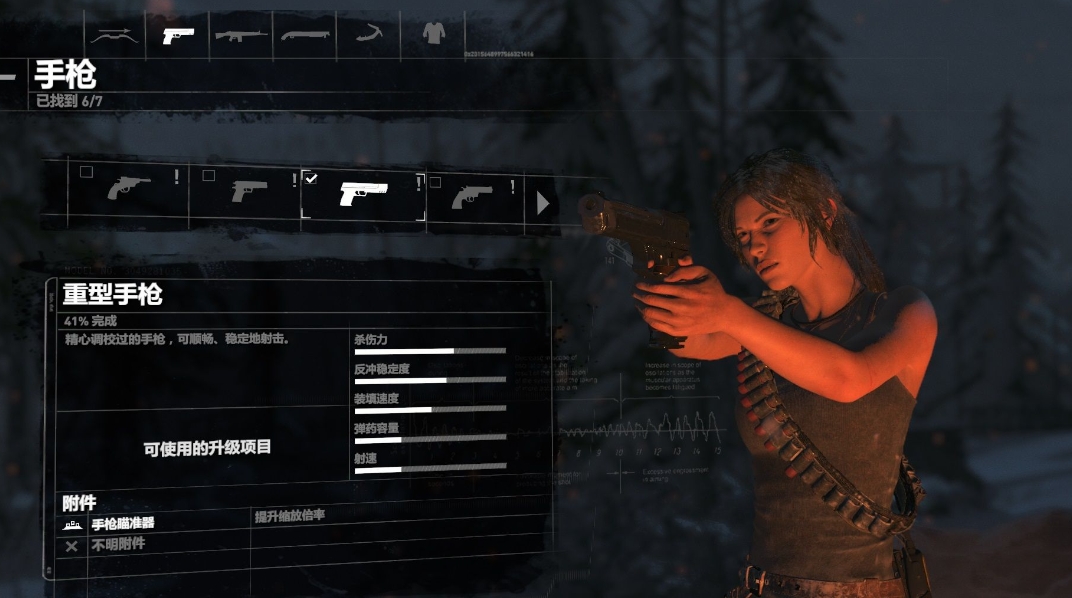1072x598 pixels.
Task: Switch to the outfit shirt tab
Action: click(x=433, y=34)
